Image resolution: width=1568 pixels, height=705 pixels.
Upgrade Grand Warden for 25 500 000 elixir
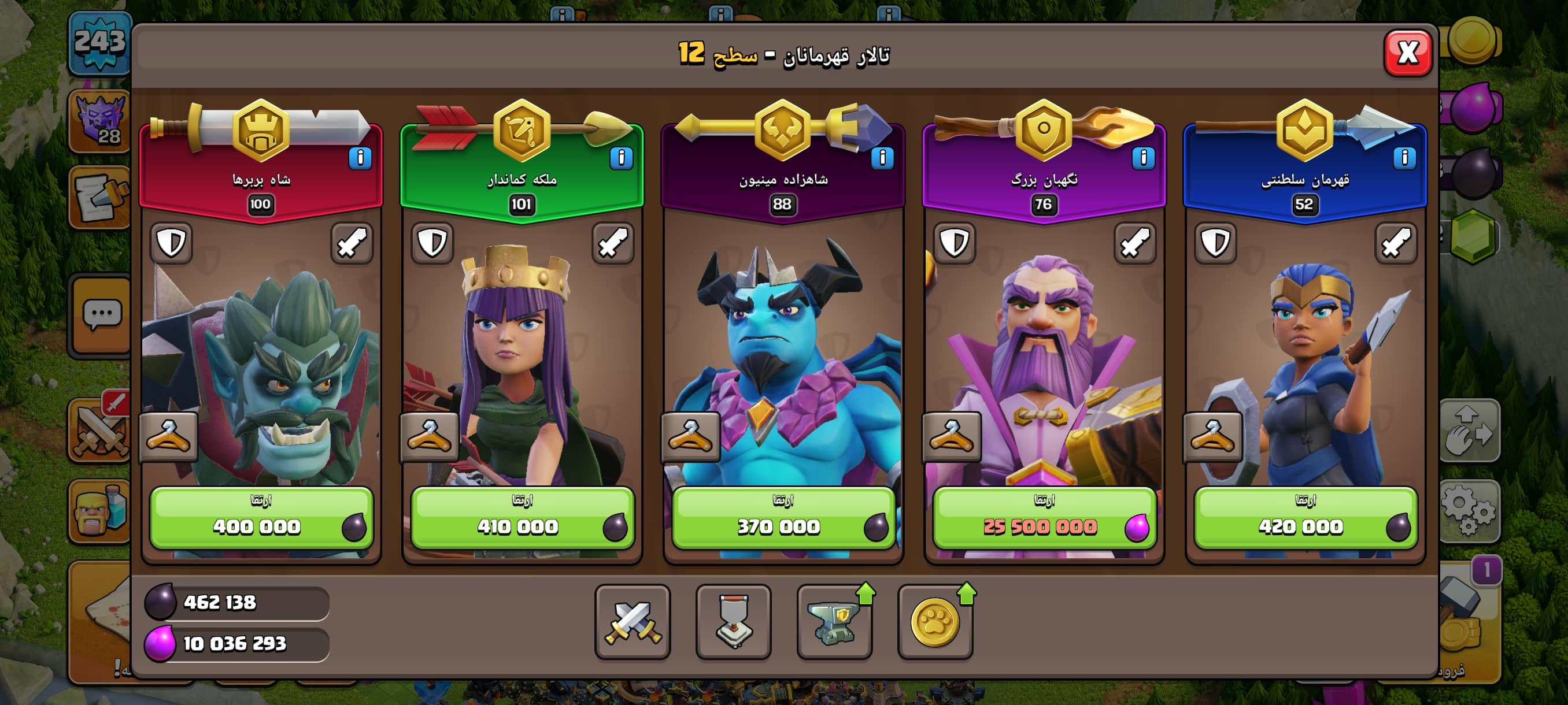point(1044,518)
